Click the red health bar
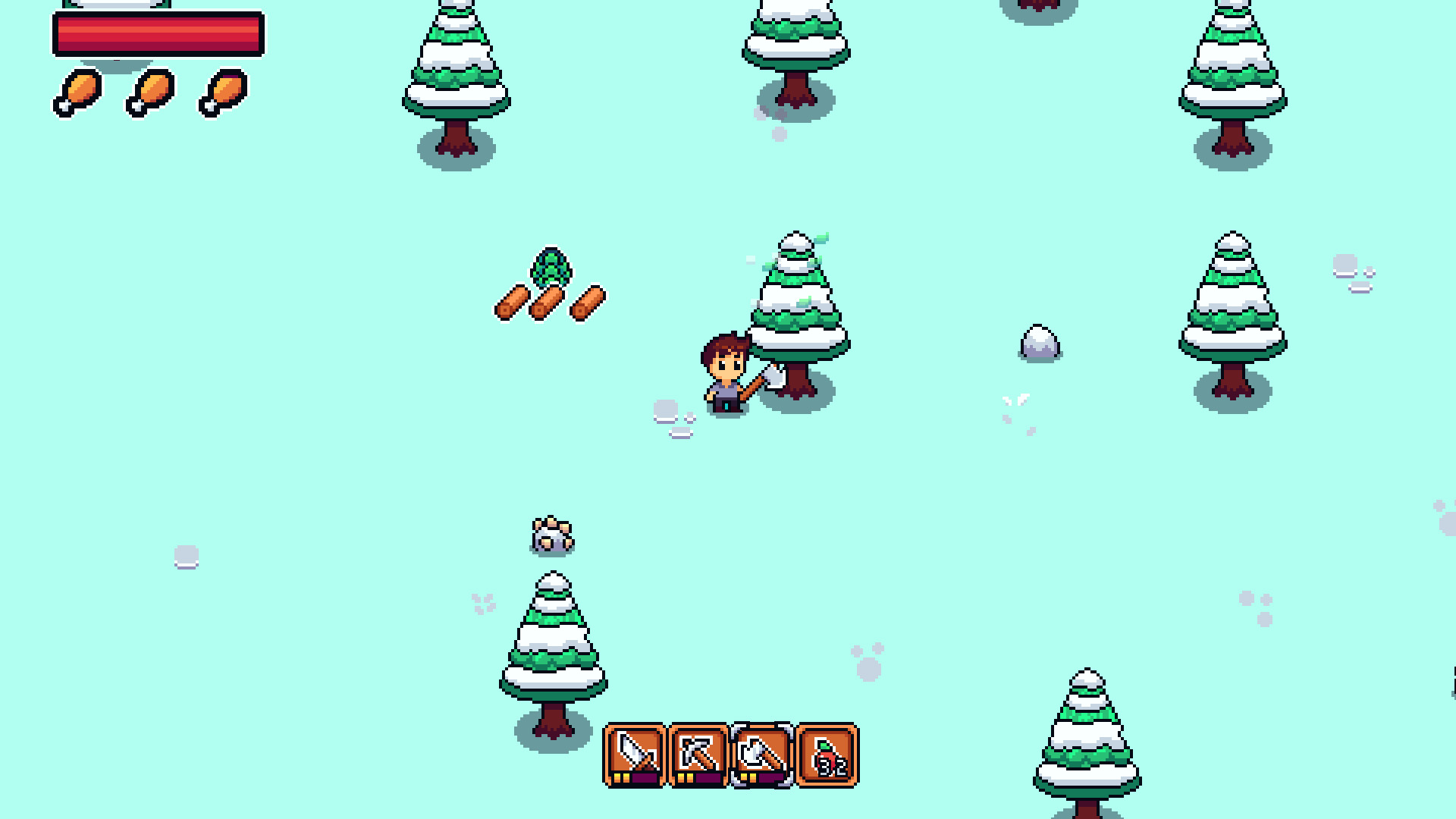The width and height of the screenshot is (1456, 819). (159, 33)
